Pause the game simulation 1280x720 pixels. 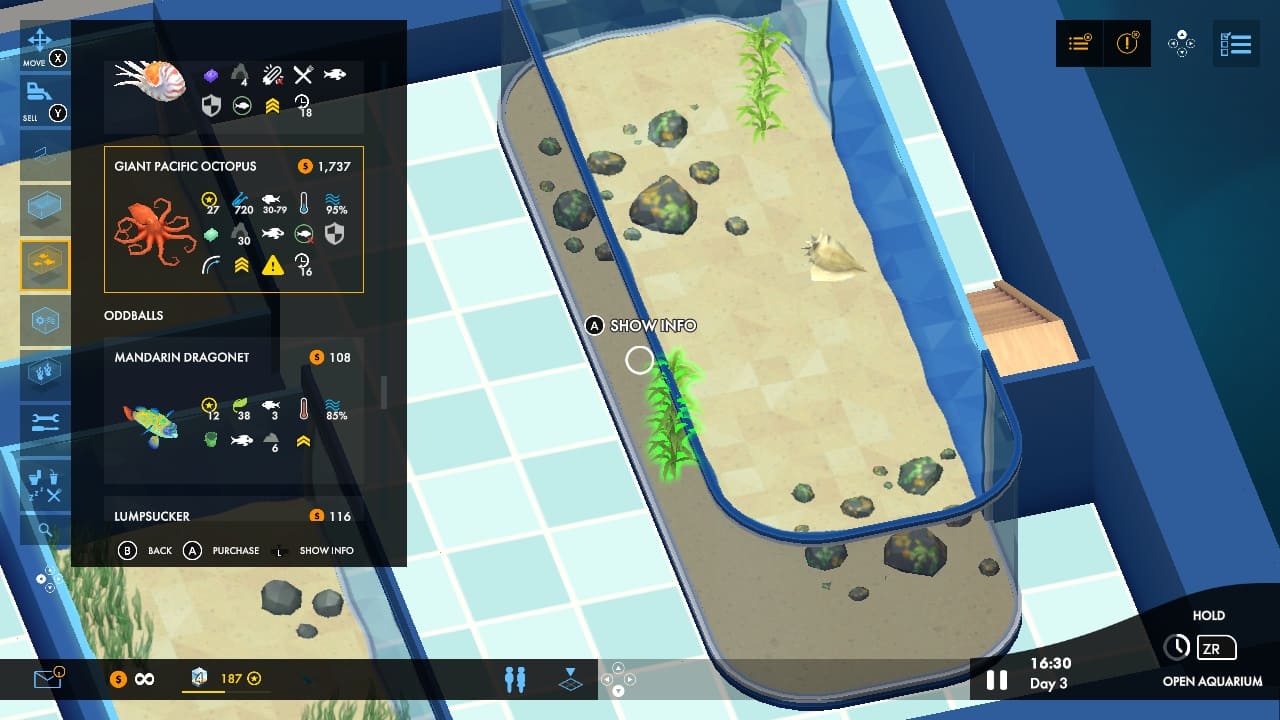[996, 679]
